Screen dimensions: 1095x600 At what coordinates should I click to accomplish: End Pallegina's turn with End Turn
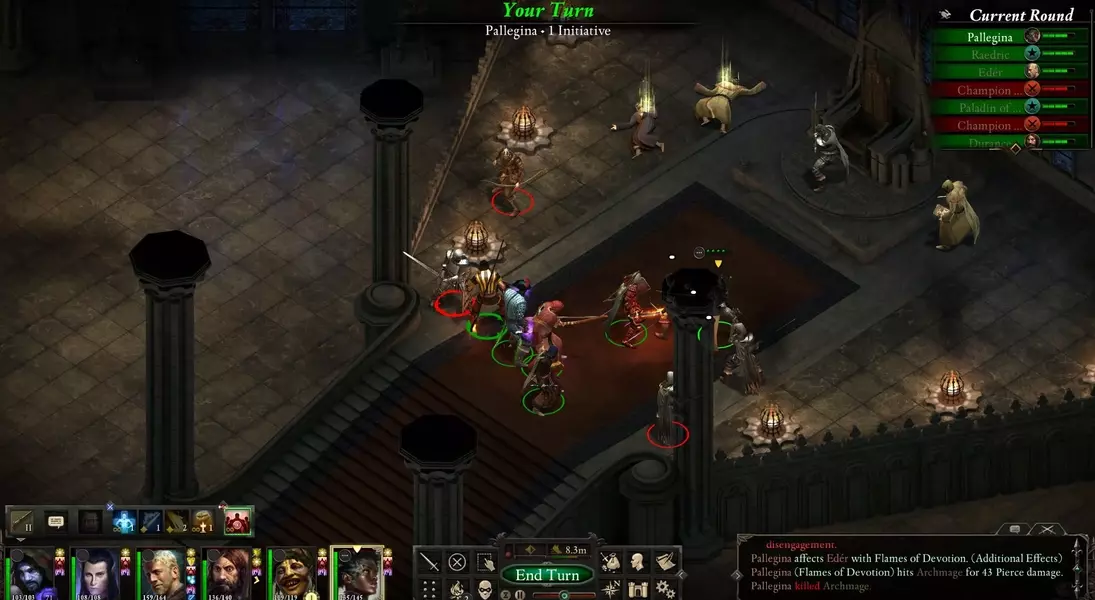(547, 575)
